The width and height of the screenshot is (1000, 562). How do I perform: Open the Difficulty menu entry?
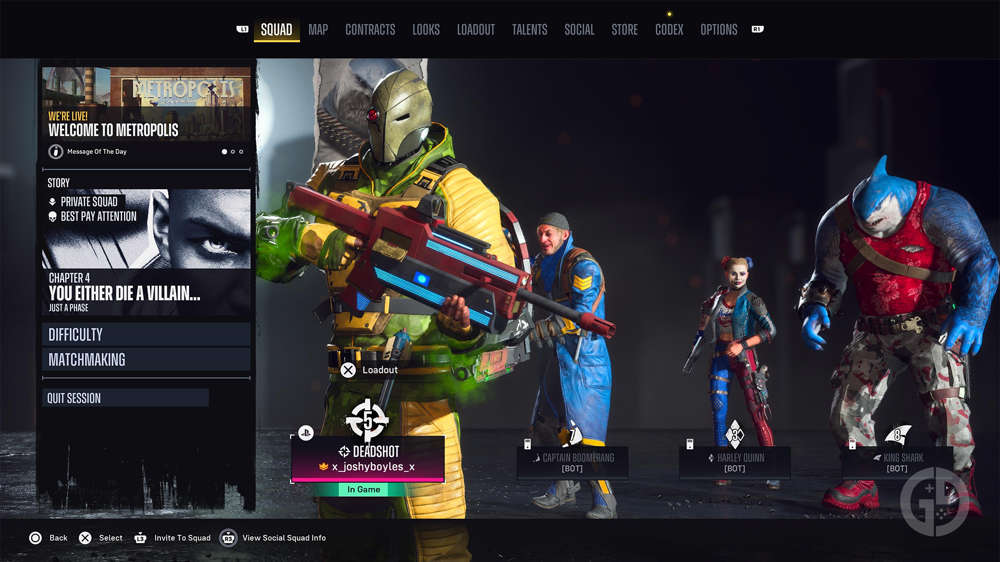146,335
